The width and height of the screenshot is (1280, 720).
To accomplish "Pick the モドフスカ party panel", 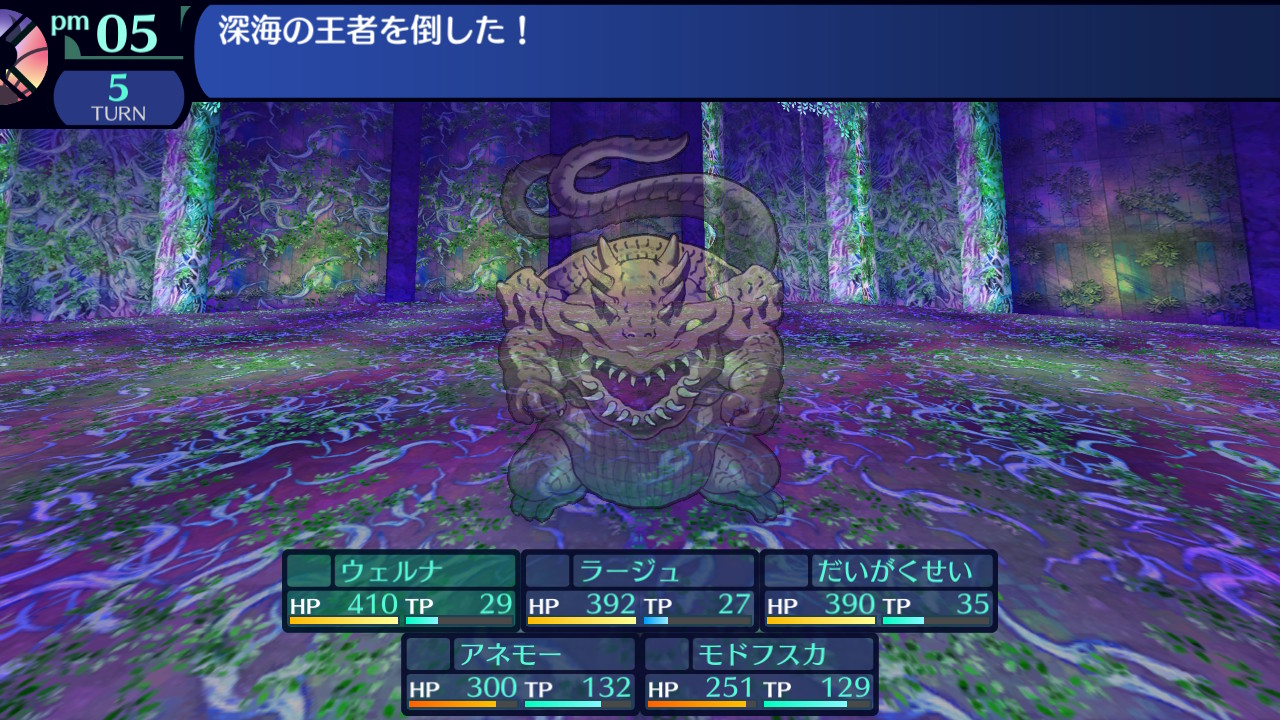I will click(760, 674).
